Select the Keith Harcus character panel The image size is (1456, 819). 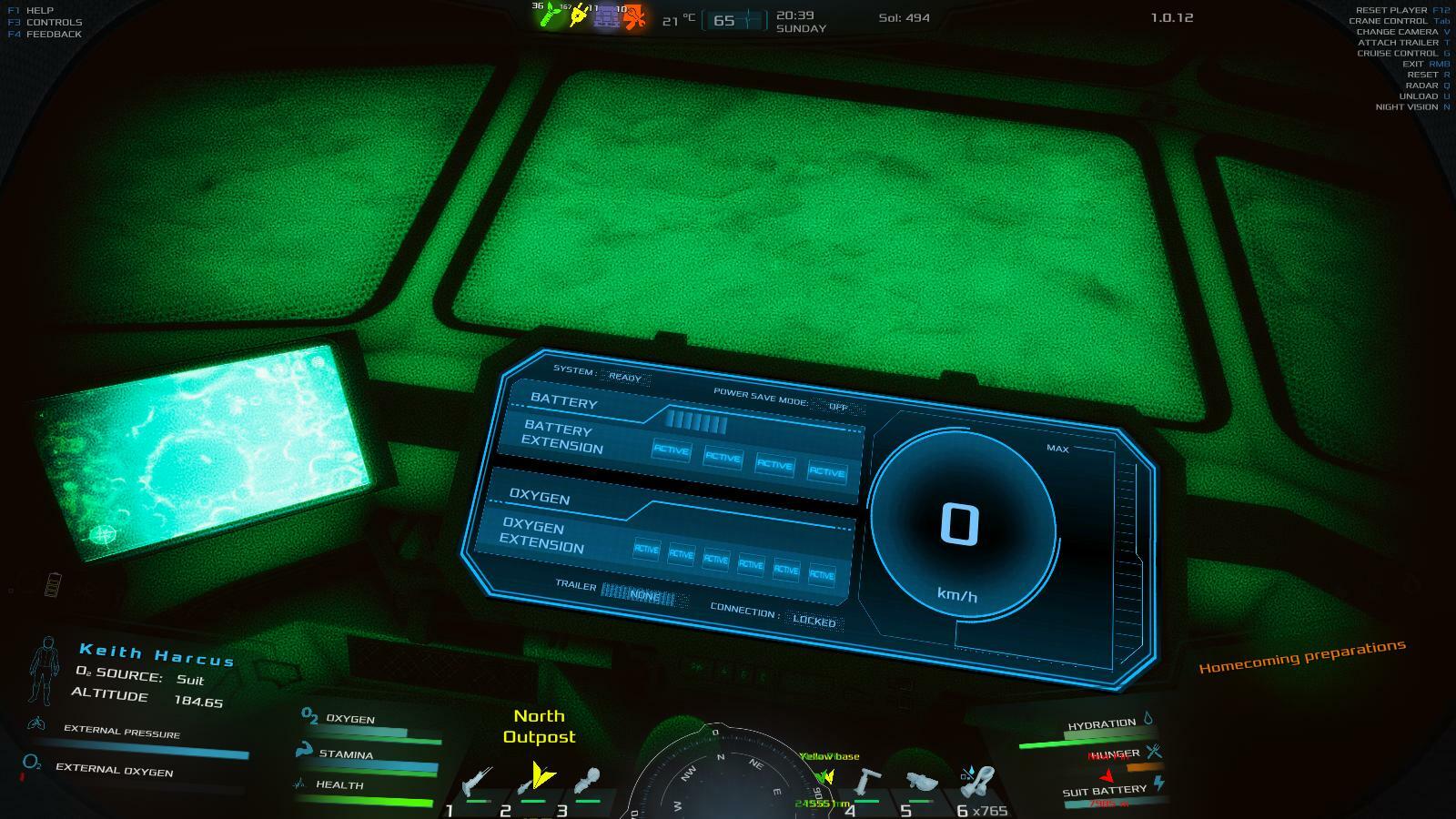coord(156,653)
